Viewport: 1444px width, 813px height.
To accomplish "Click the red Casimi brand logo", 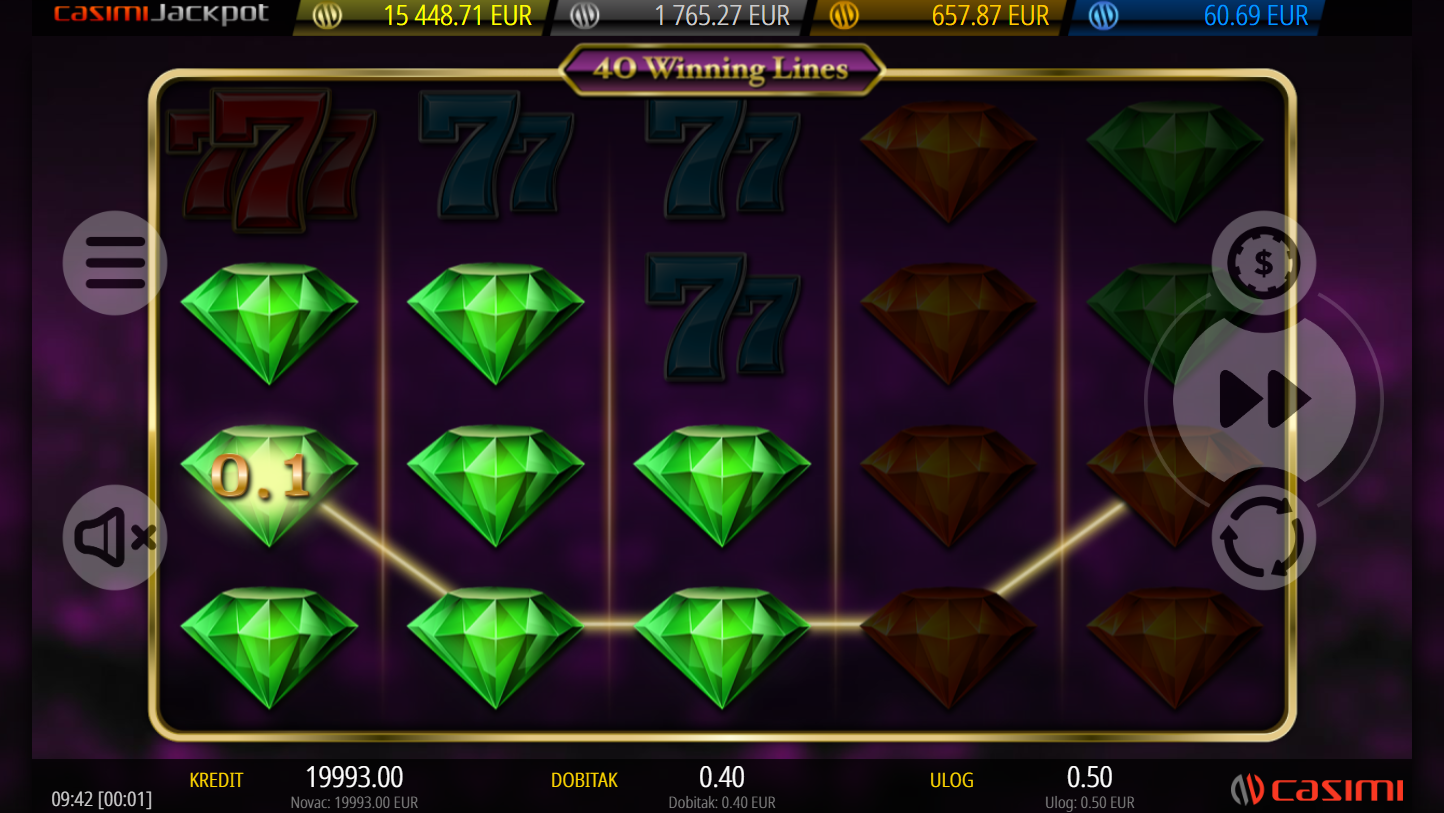I will click(1317, 790).
